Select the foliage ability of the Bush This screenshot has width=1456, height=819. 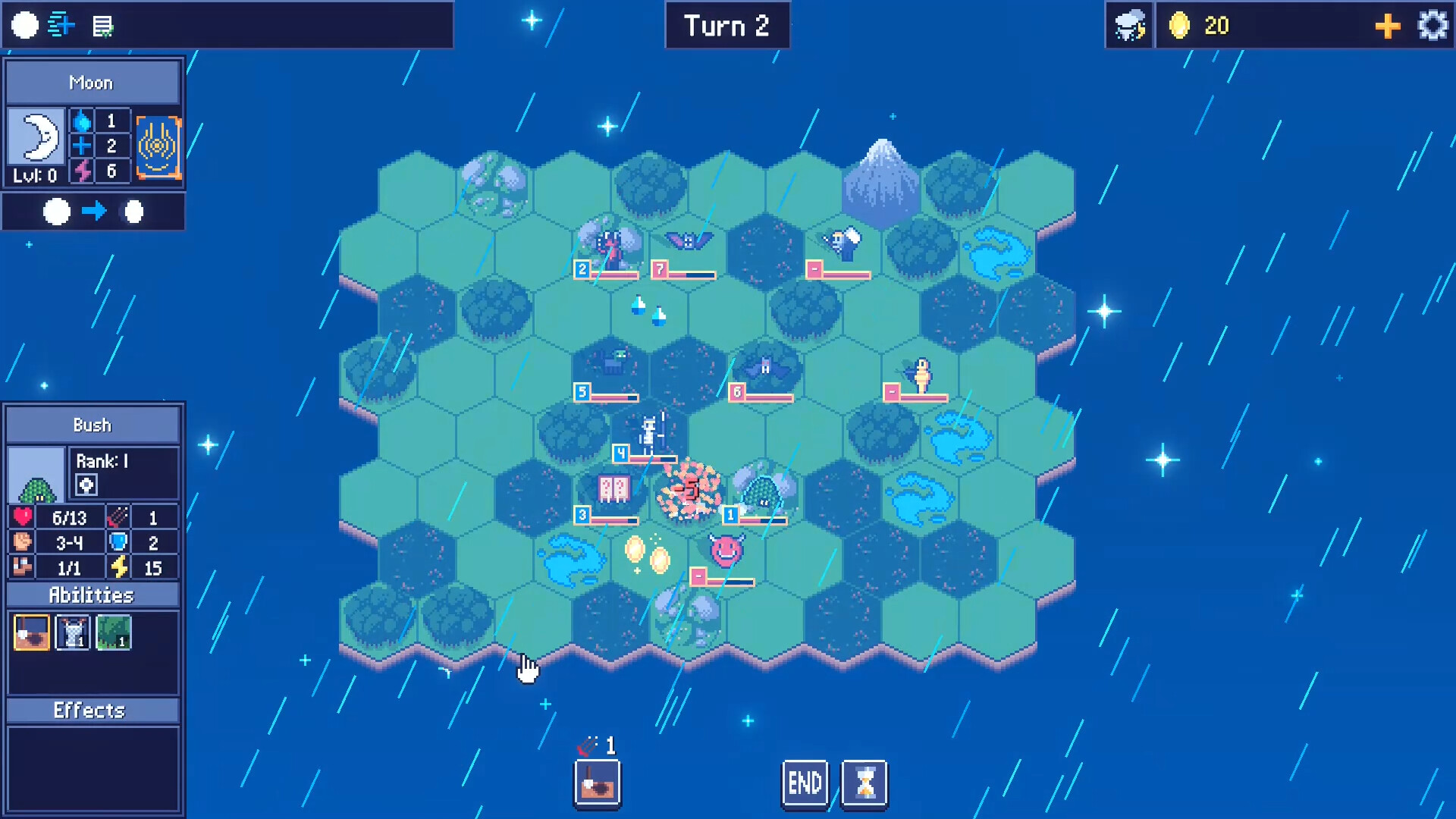tap(112, 632)
